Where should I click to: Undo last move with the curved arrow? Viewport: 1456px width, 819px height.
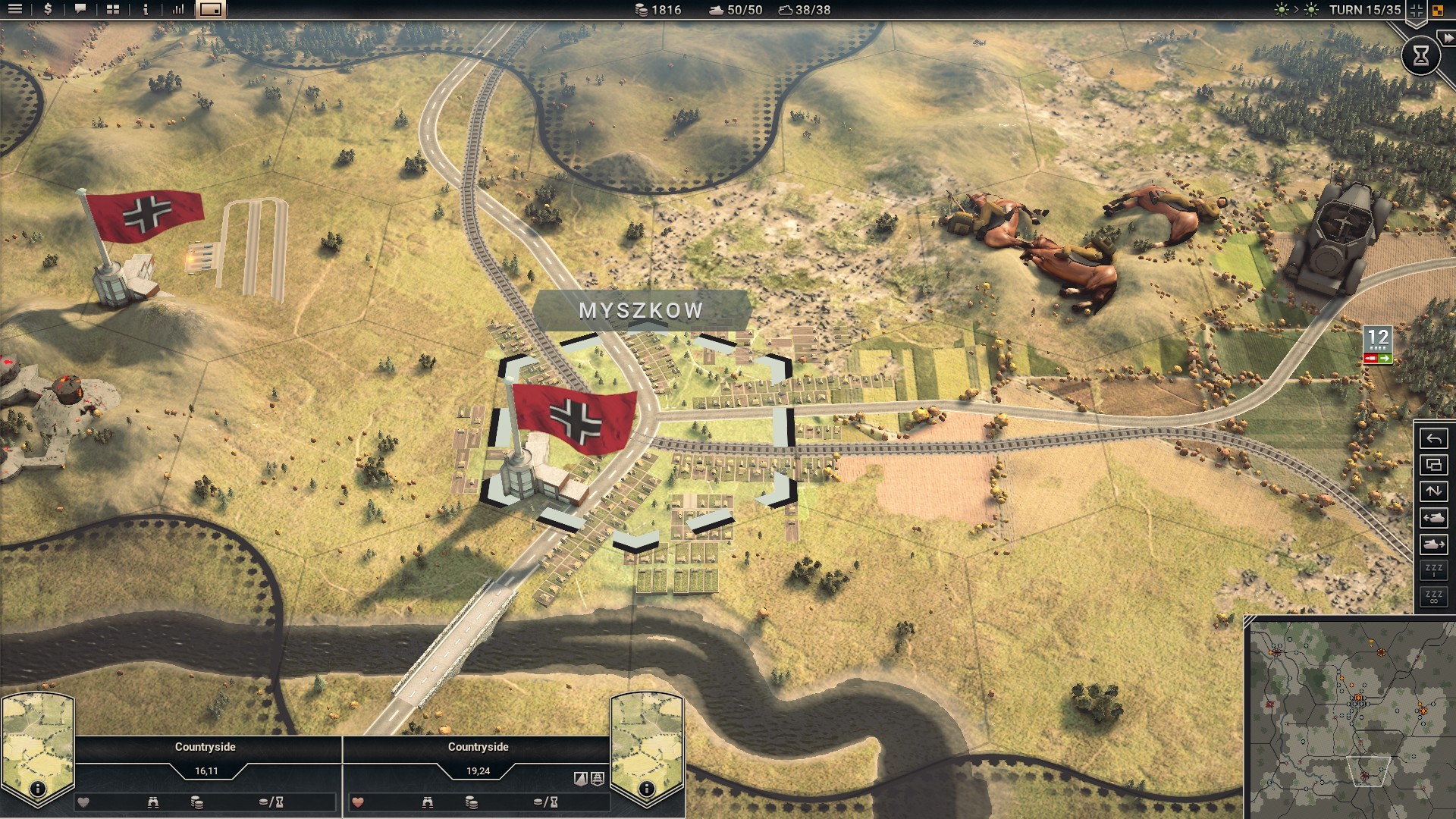(x=1433, y=439)
